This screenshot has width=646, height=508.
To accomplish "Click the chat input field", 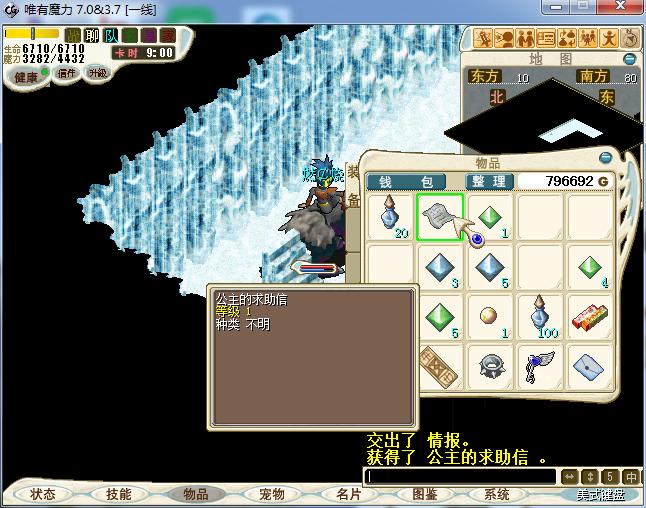I will [458, 477].
